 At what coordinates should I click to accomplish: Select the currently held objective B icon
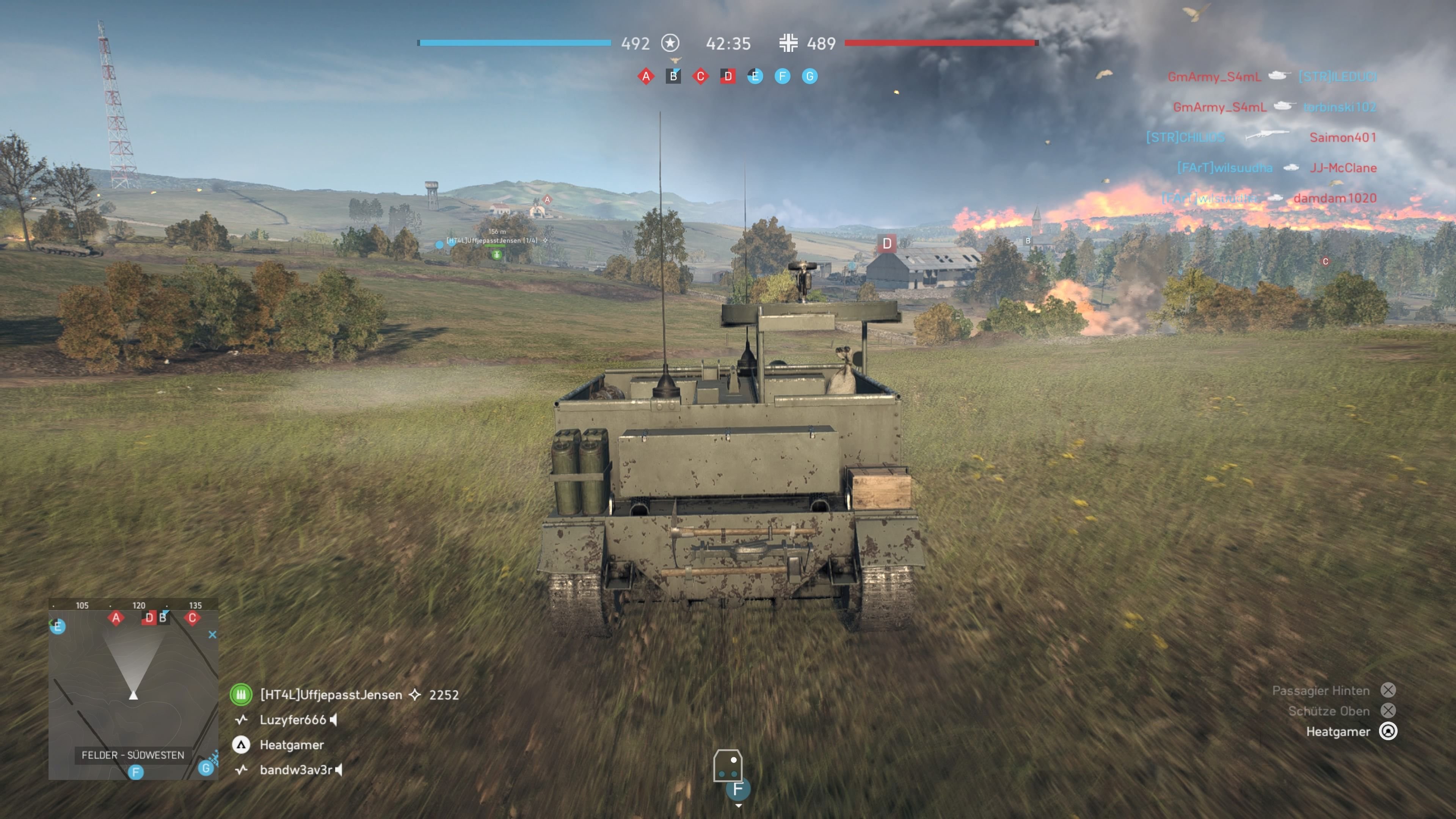click(x=673, y=76)
